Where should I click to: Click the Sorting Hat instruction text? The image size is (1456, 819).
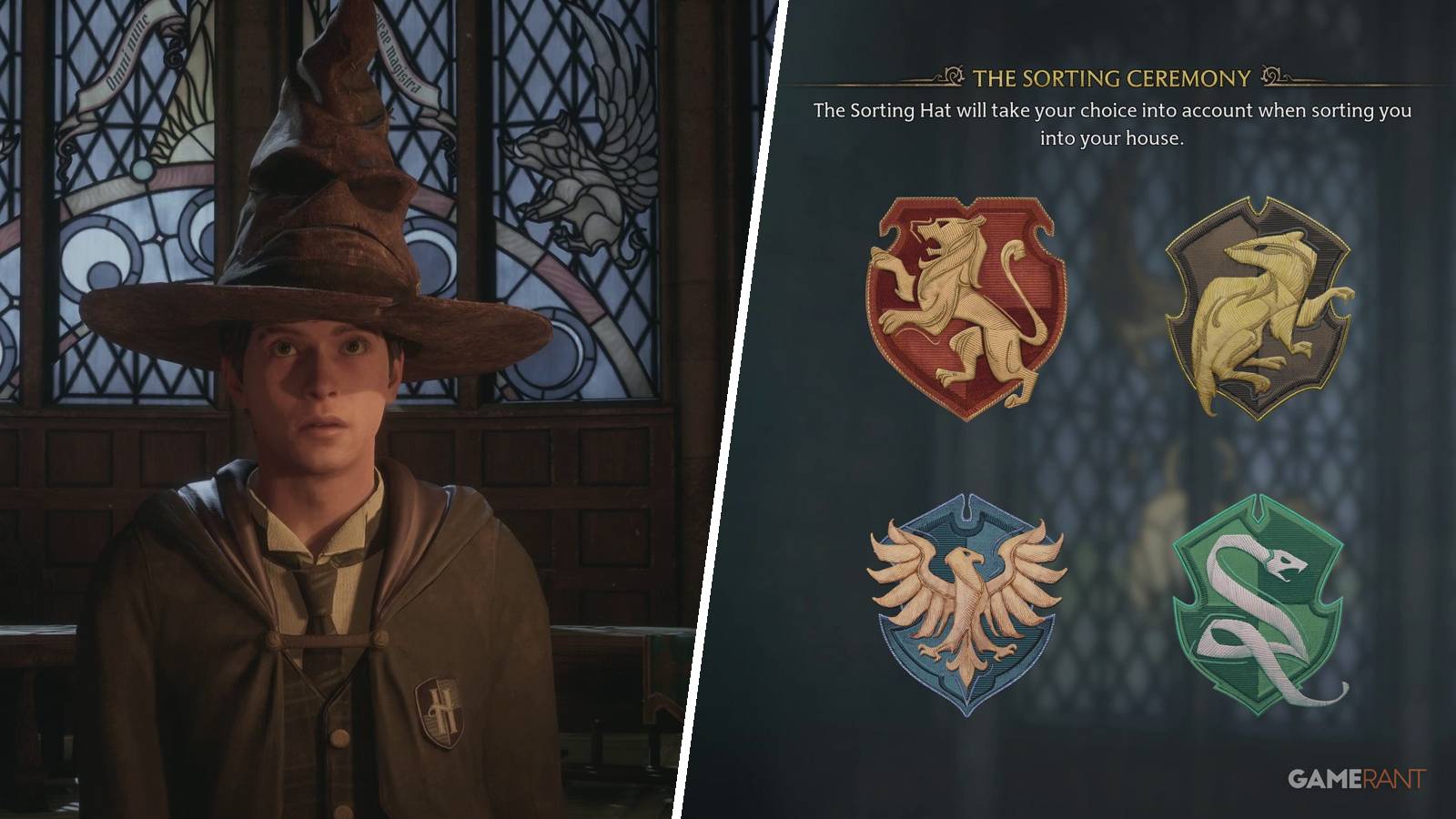(x=1112, y=123)
